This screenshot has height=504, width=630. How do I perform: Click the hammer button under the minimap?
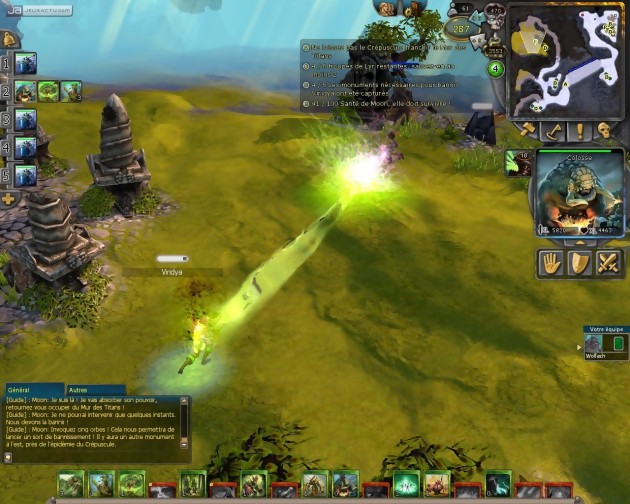click(528, 131)
